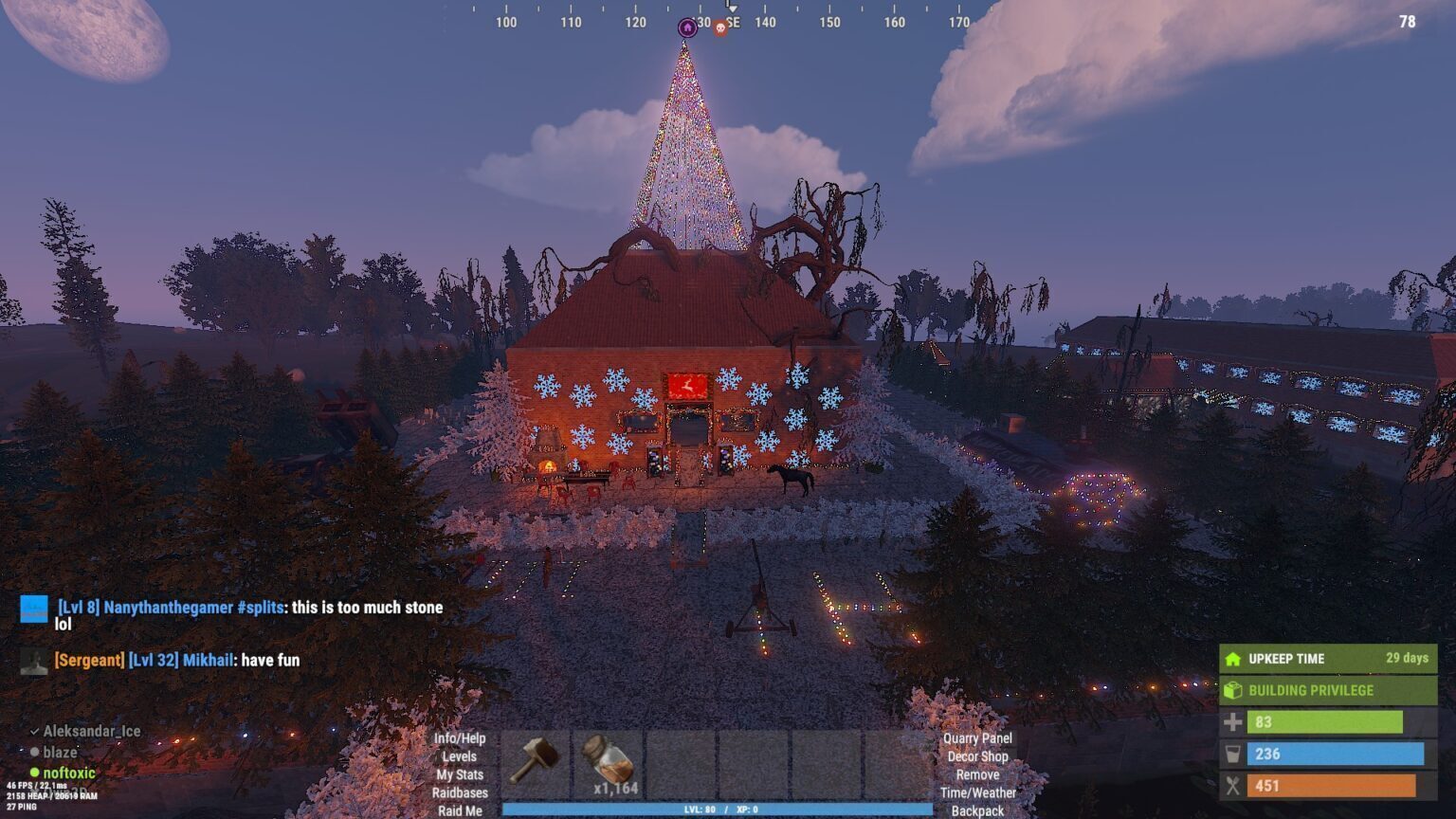Click Mikhail's chat message
Screen dimensions: 1456x819
(x=176, y=660)
